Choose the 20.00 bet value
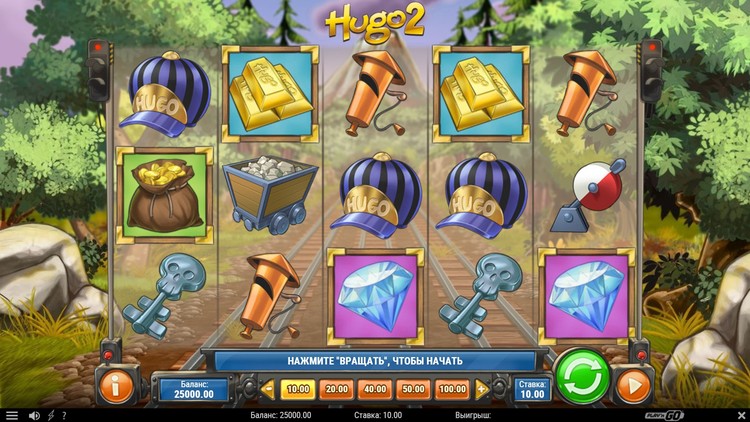 pyautogui.click(x=336, y=388)
